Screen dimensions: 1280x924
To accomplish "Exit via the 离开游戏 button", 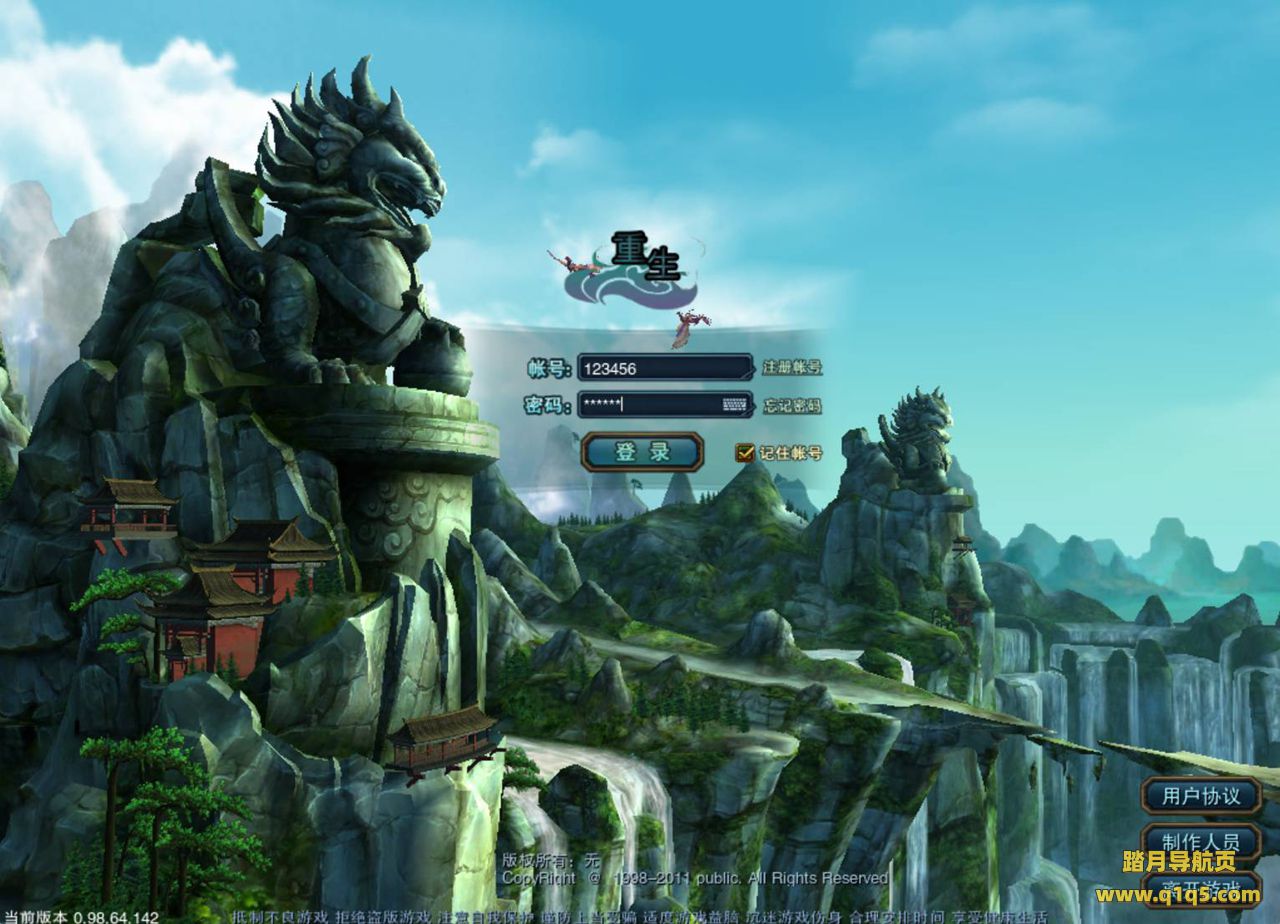I will 1201,887.
